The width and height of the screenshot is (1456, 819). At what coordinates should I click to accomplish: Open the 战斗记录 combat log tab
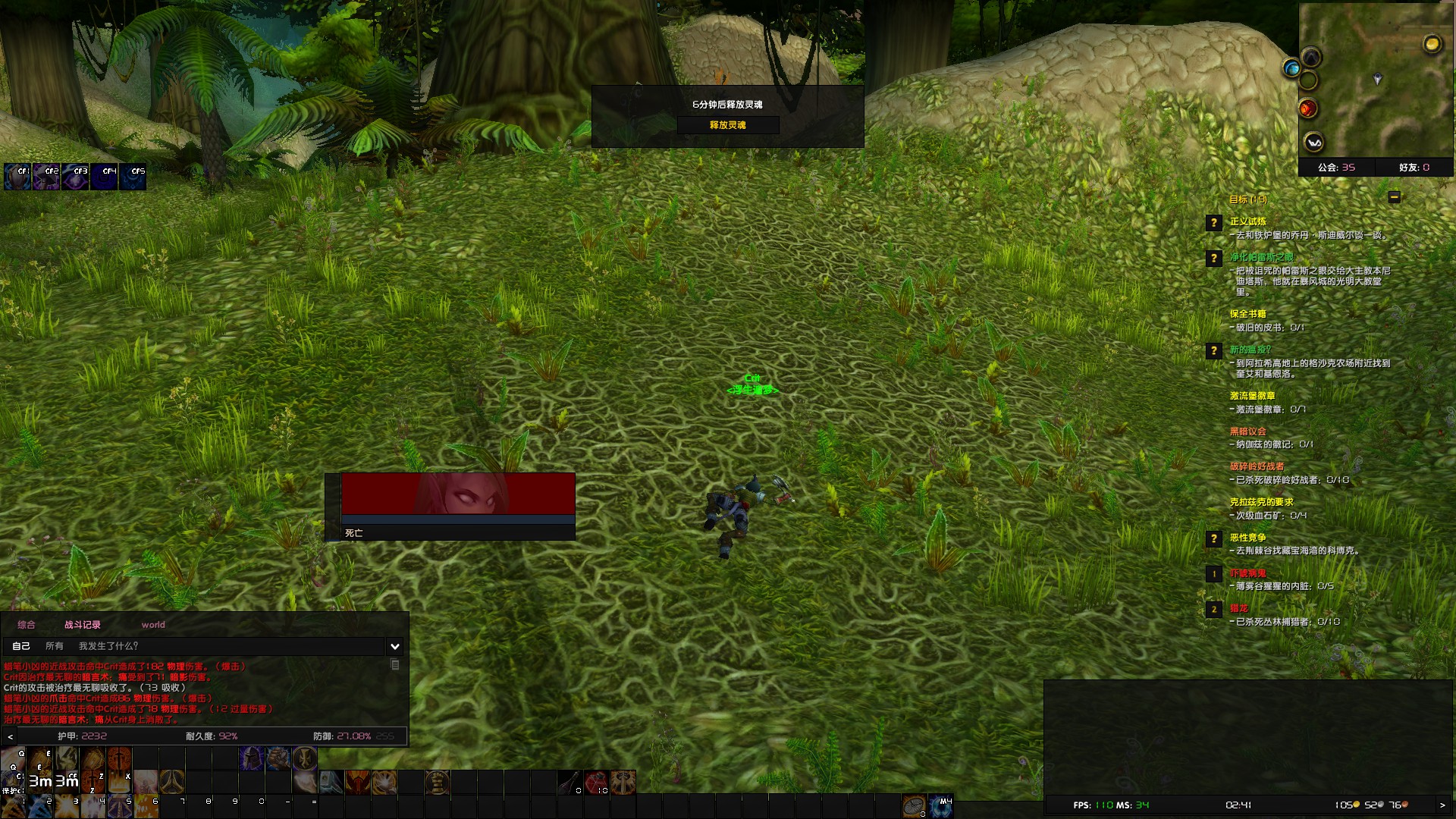tap(82, 625)
